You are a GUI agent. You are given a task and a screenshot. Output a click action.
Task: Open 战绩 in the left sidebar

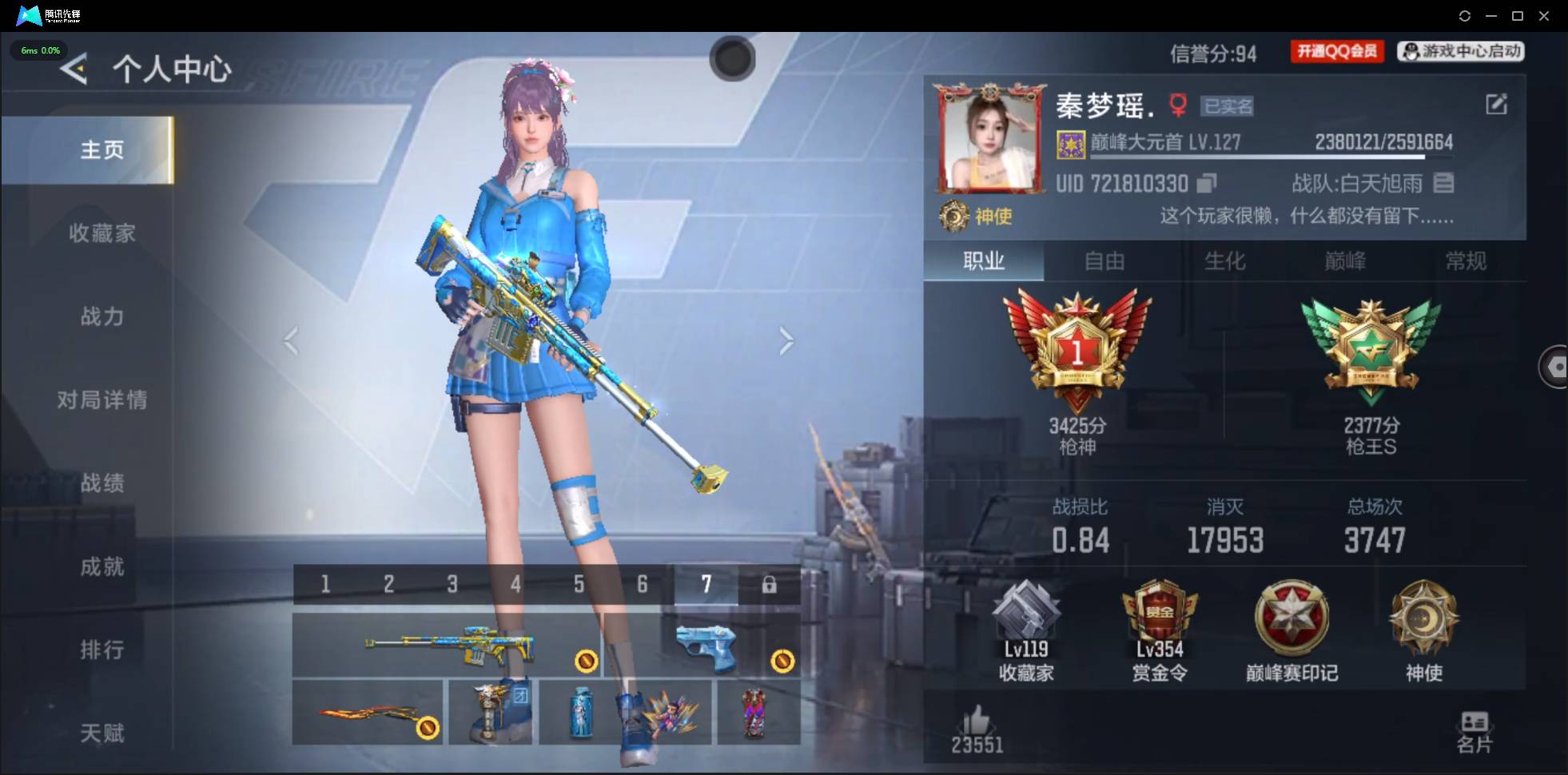(x=102, y=483)
